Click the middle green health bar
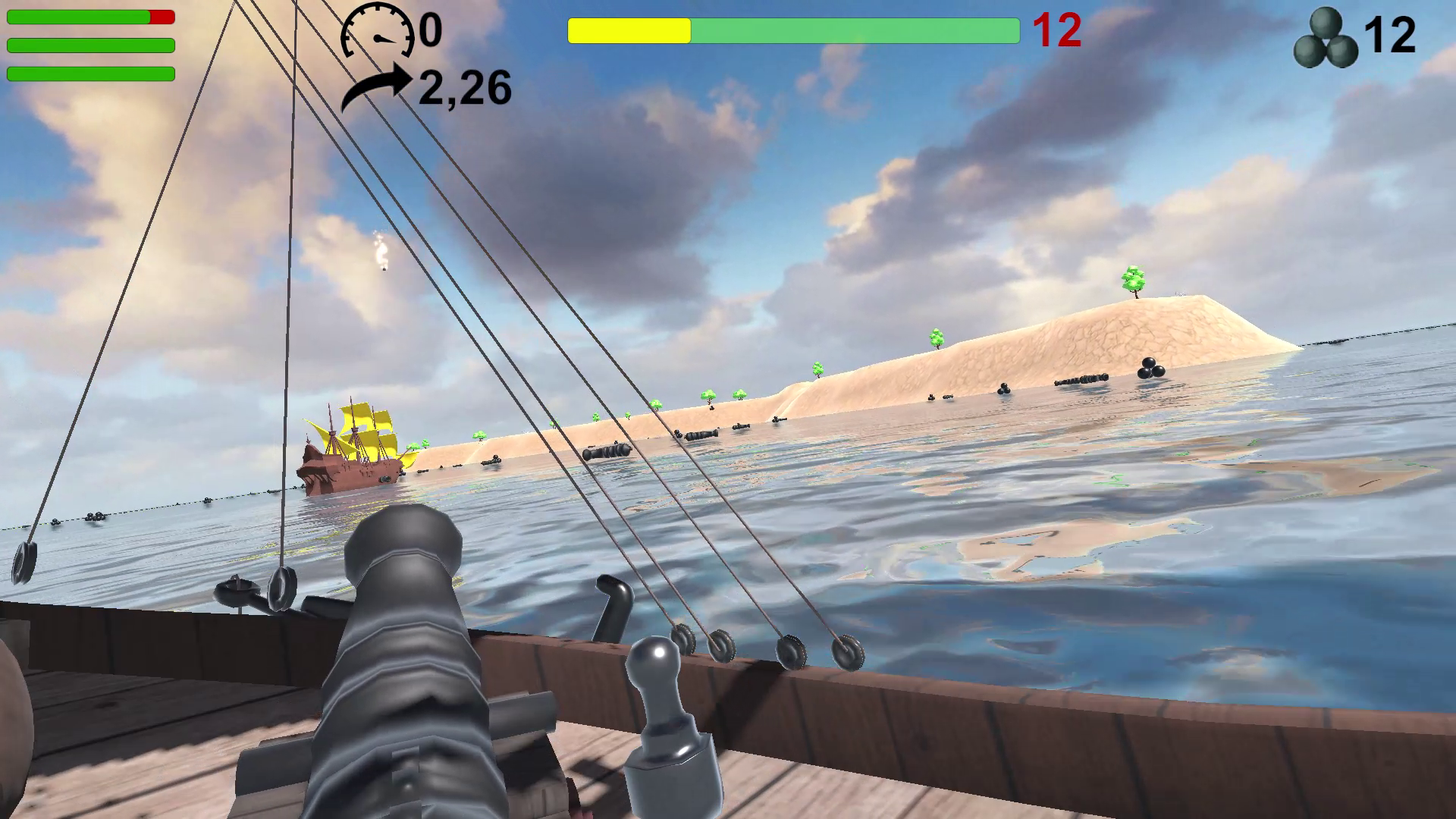The width and height of the screenshot is (1456, 819). pos(89,45)
